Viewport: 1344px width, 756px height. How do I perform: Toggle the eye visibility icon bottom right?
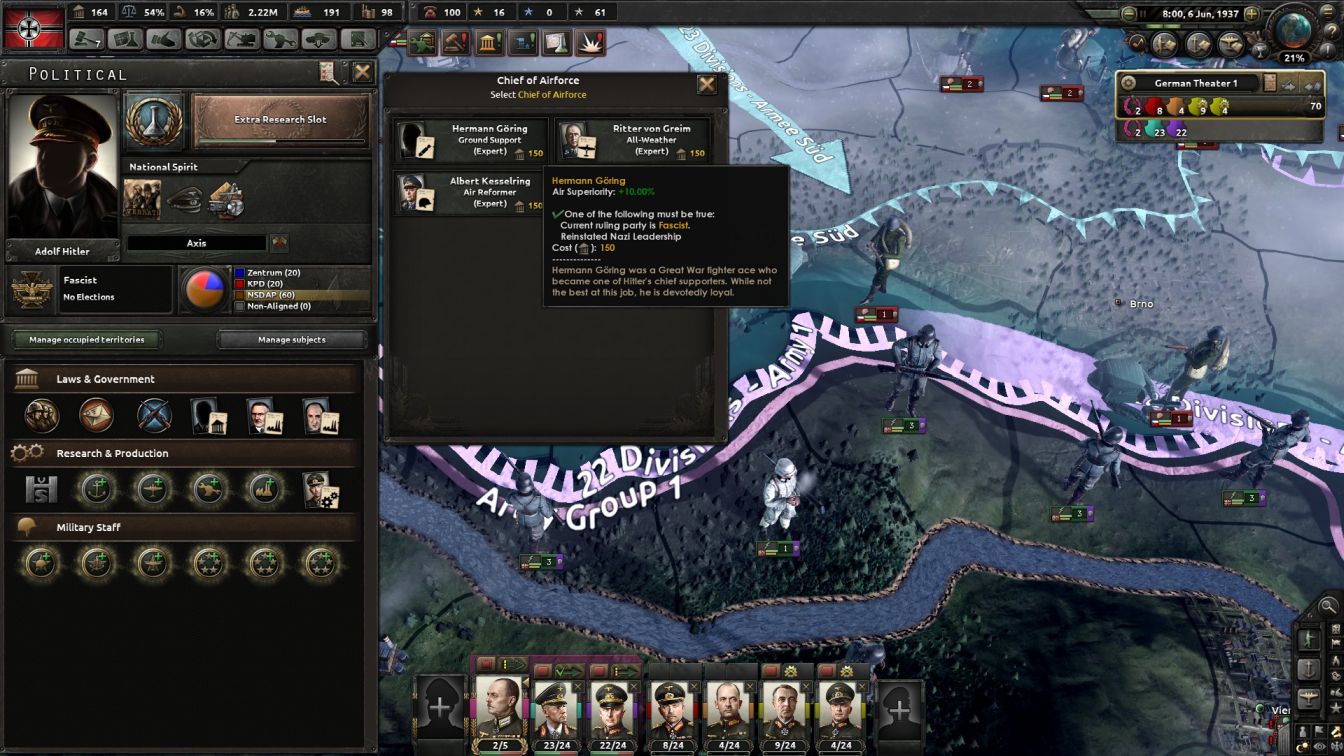coord(1318,745)
